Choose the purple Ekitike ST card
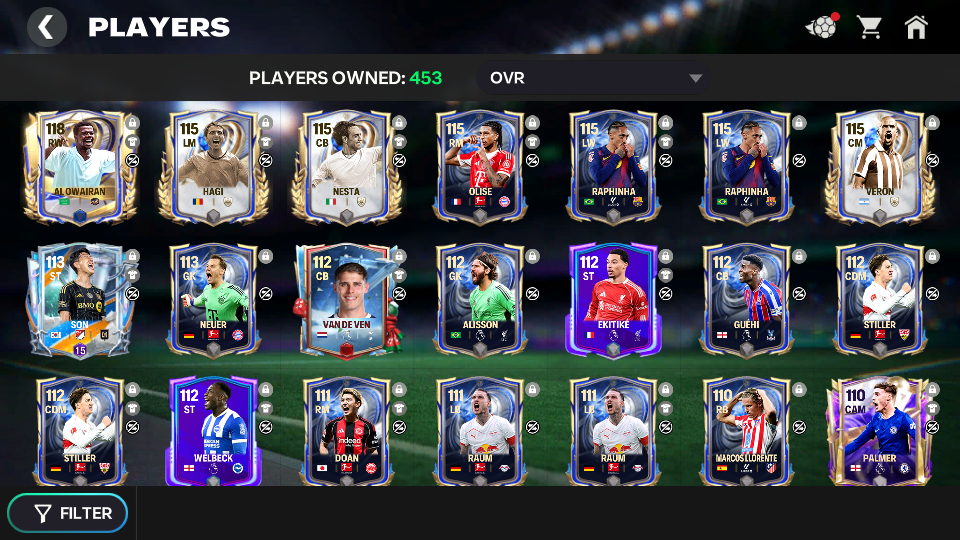This screenshot has height=540, width=960. [612, 300]
